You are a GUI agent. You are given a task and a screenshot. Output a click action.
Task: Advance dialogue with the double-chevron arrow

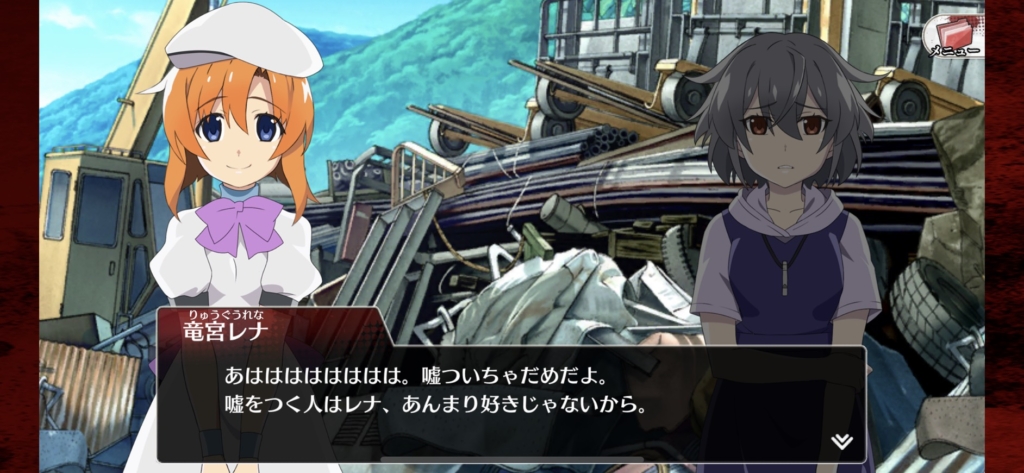pyautogui.click(x=841, y=441)
